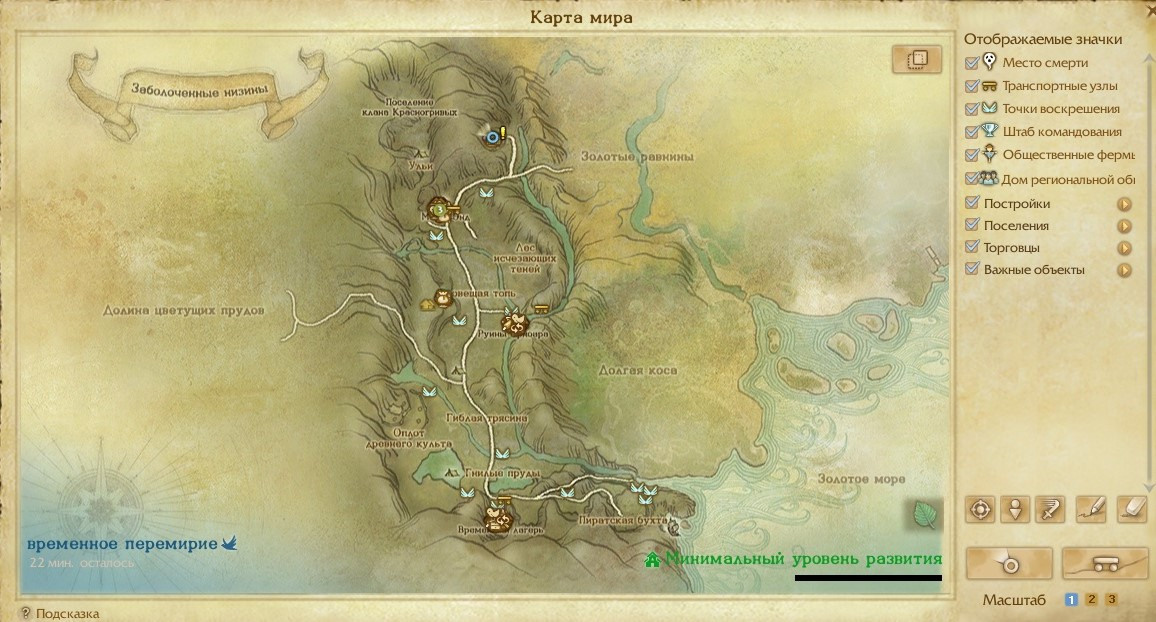Image resolution: width=1156 pixels, height=622 pixels.
Task: Click the crosshair target button
Action: pos(980,509)
